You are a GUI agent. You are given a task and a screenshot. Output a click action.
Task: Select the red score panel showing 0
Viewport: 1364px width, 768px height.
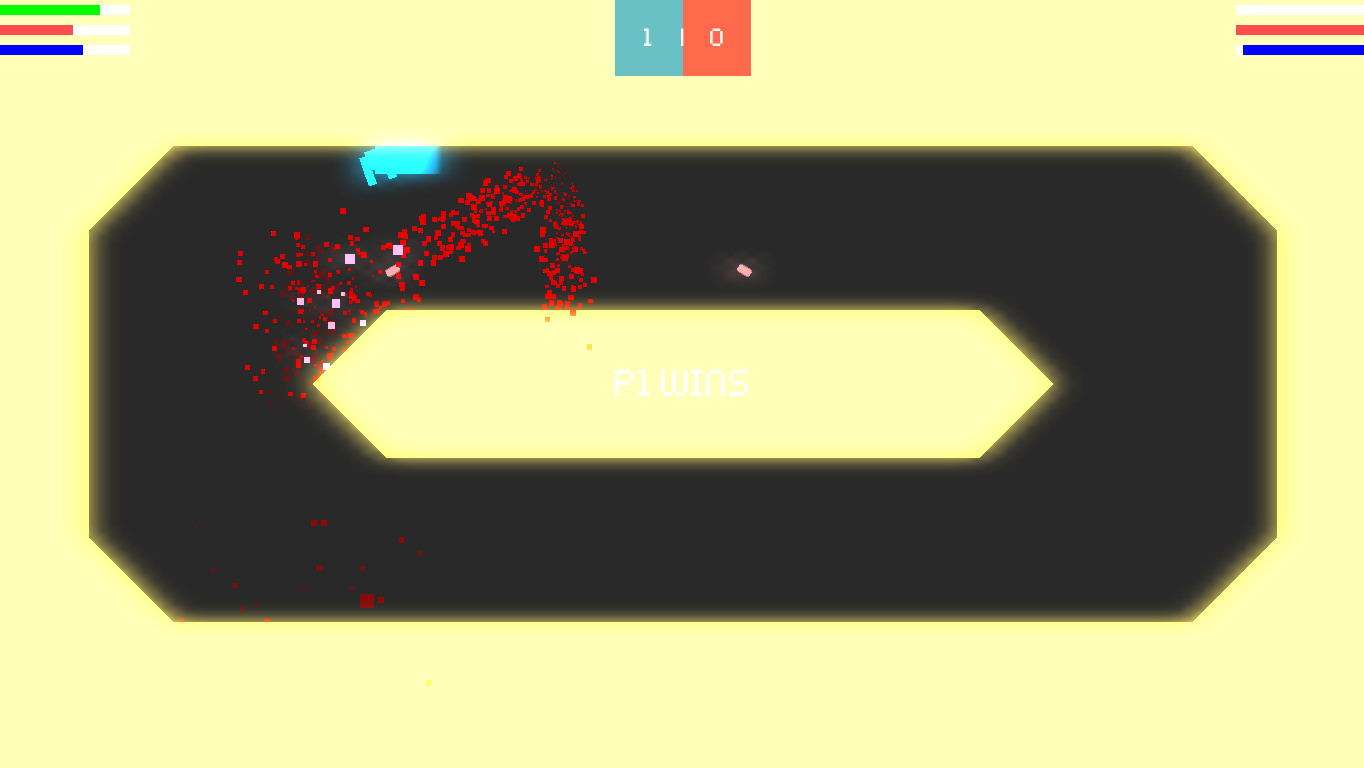[x=718, y=38]
